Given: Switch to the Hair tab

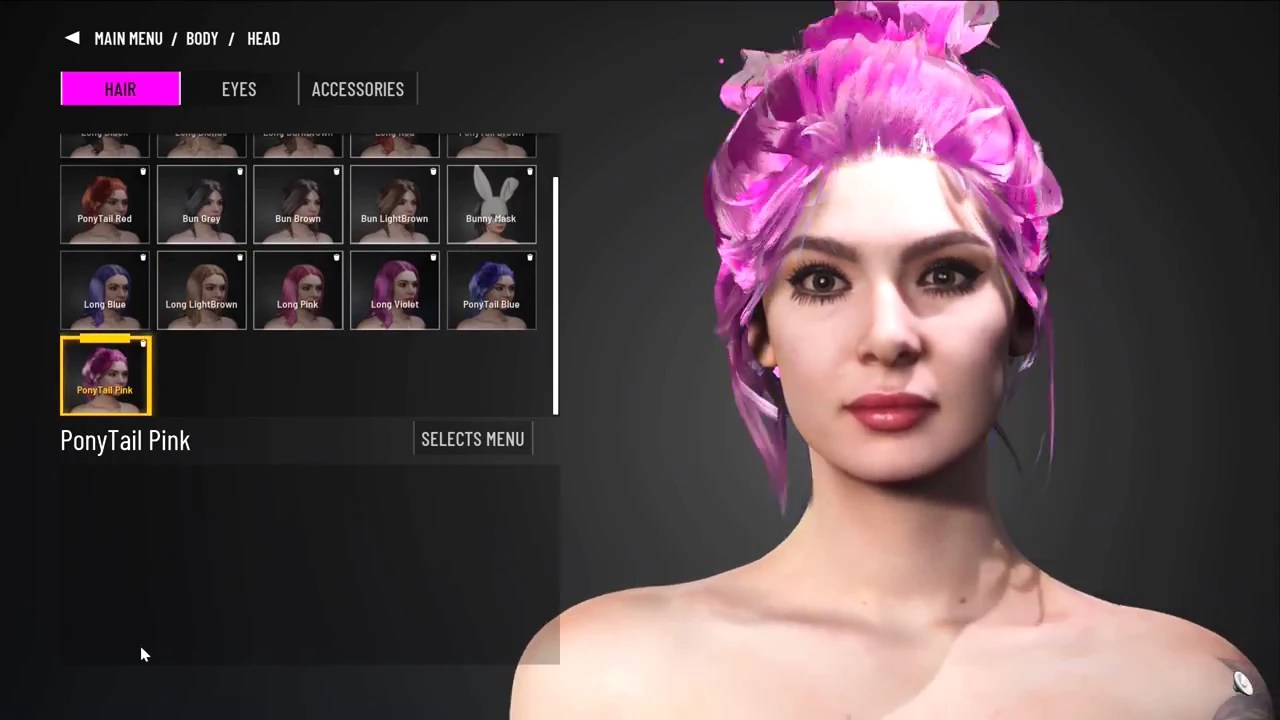Looking at the screenshot, I should [120, 89].
